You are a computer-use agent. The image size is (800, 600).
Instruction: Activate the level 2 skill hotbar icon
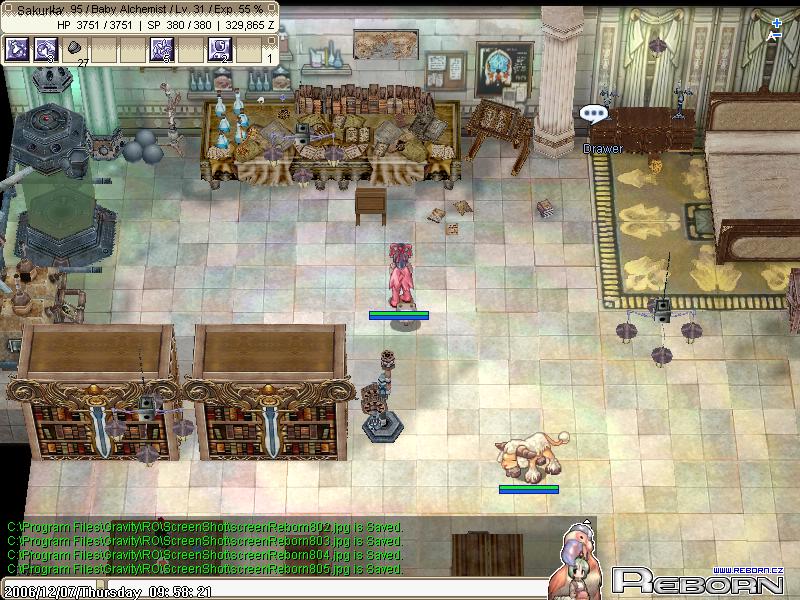tap(219, 49)
